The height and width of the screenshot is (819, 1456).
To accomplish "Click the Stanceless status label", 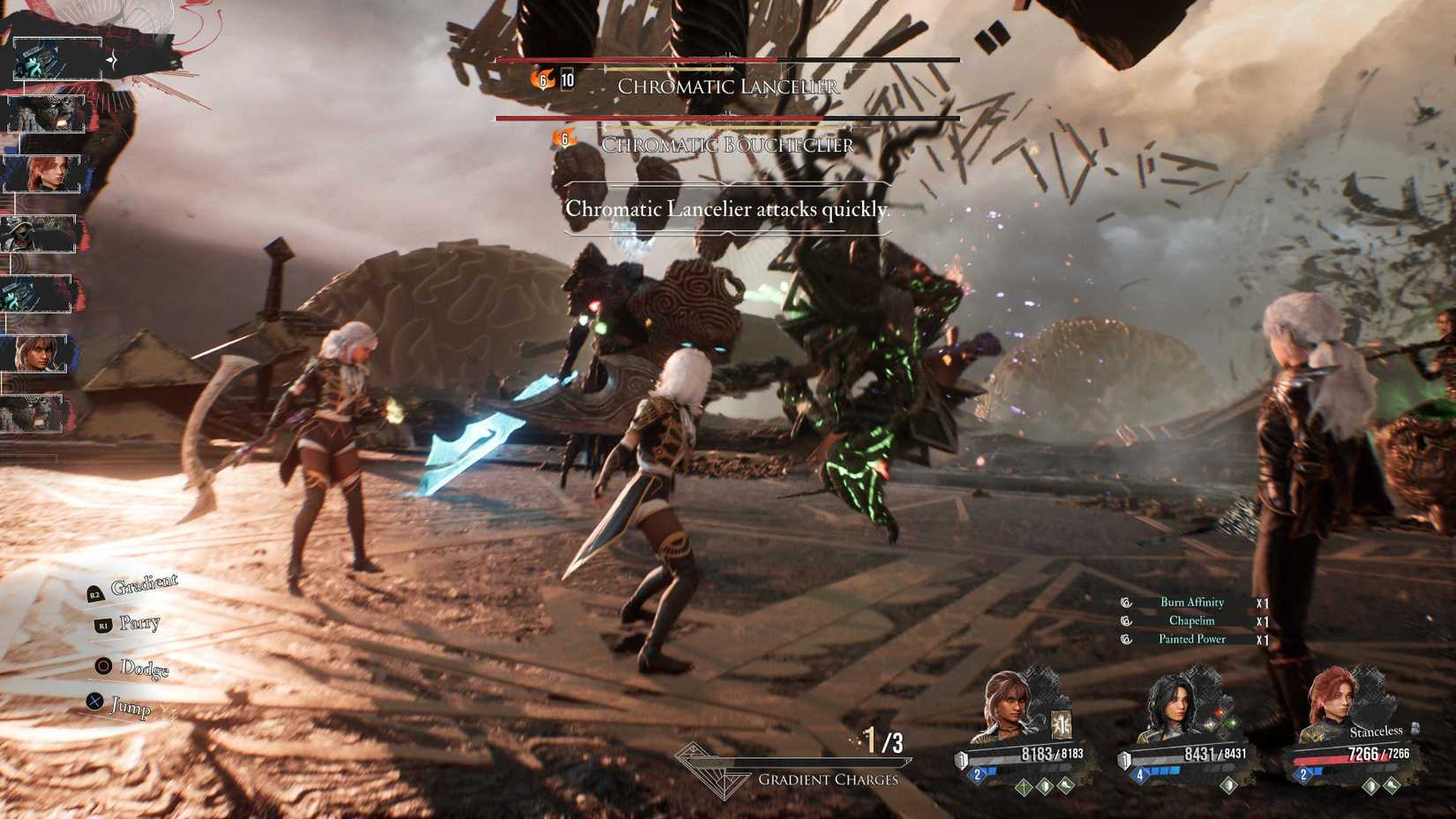I will click(1377, 730).
